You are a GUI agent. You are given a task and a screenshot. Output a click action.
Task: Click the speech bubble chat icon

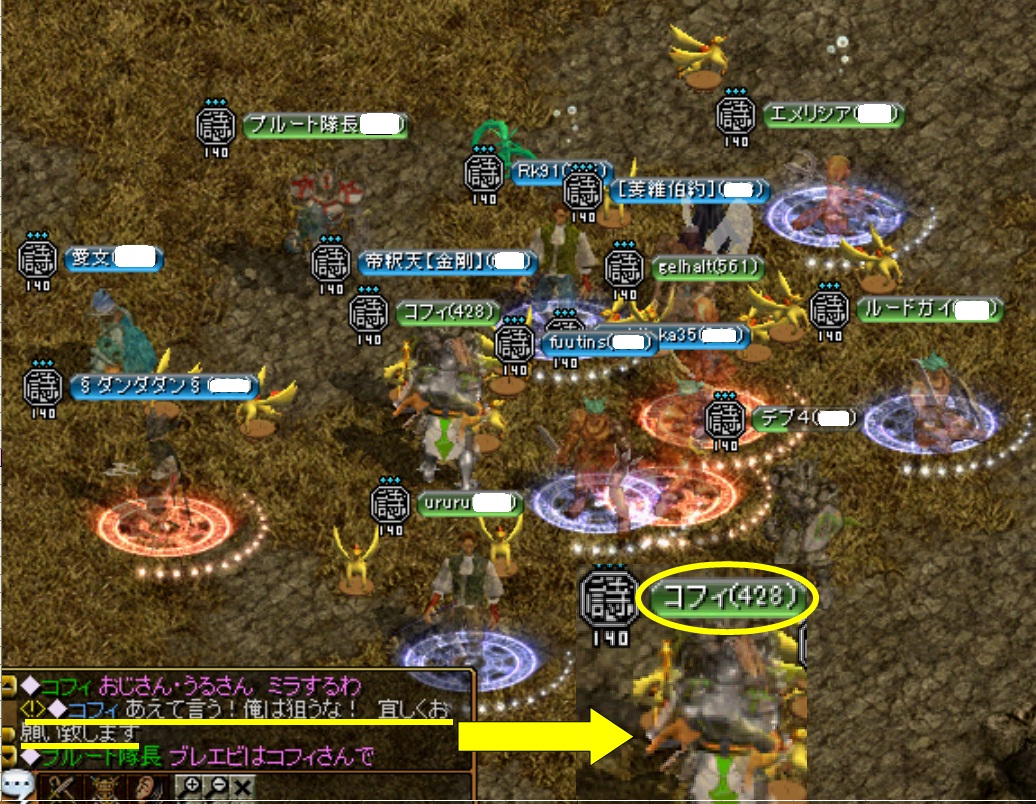coord(19,786)
